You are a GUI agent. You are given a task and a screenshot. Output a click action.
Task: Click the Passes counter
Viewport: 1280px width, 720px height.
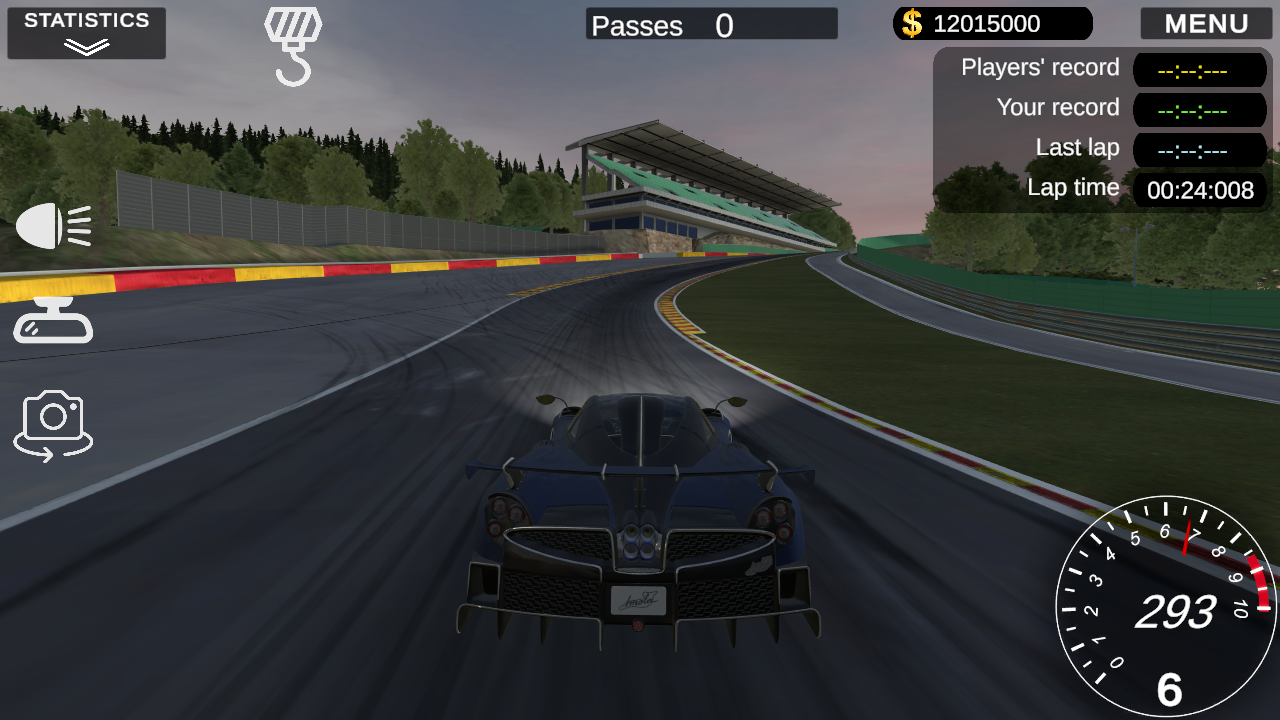click(710, 24)
